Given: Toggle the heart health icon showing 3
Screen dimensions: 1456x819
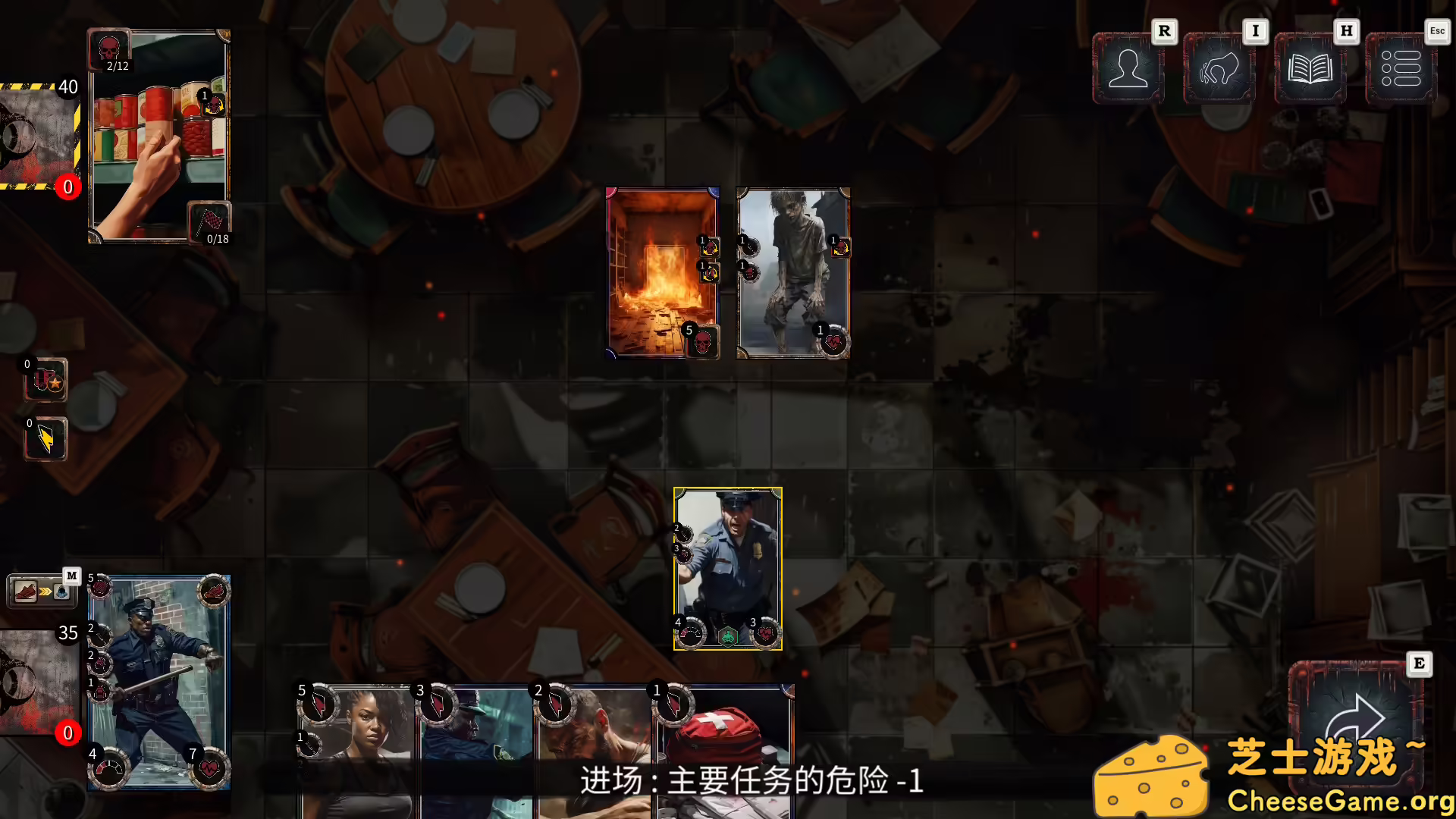Looking at the screenshot, I should coord(766,634).
